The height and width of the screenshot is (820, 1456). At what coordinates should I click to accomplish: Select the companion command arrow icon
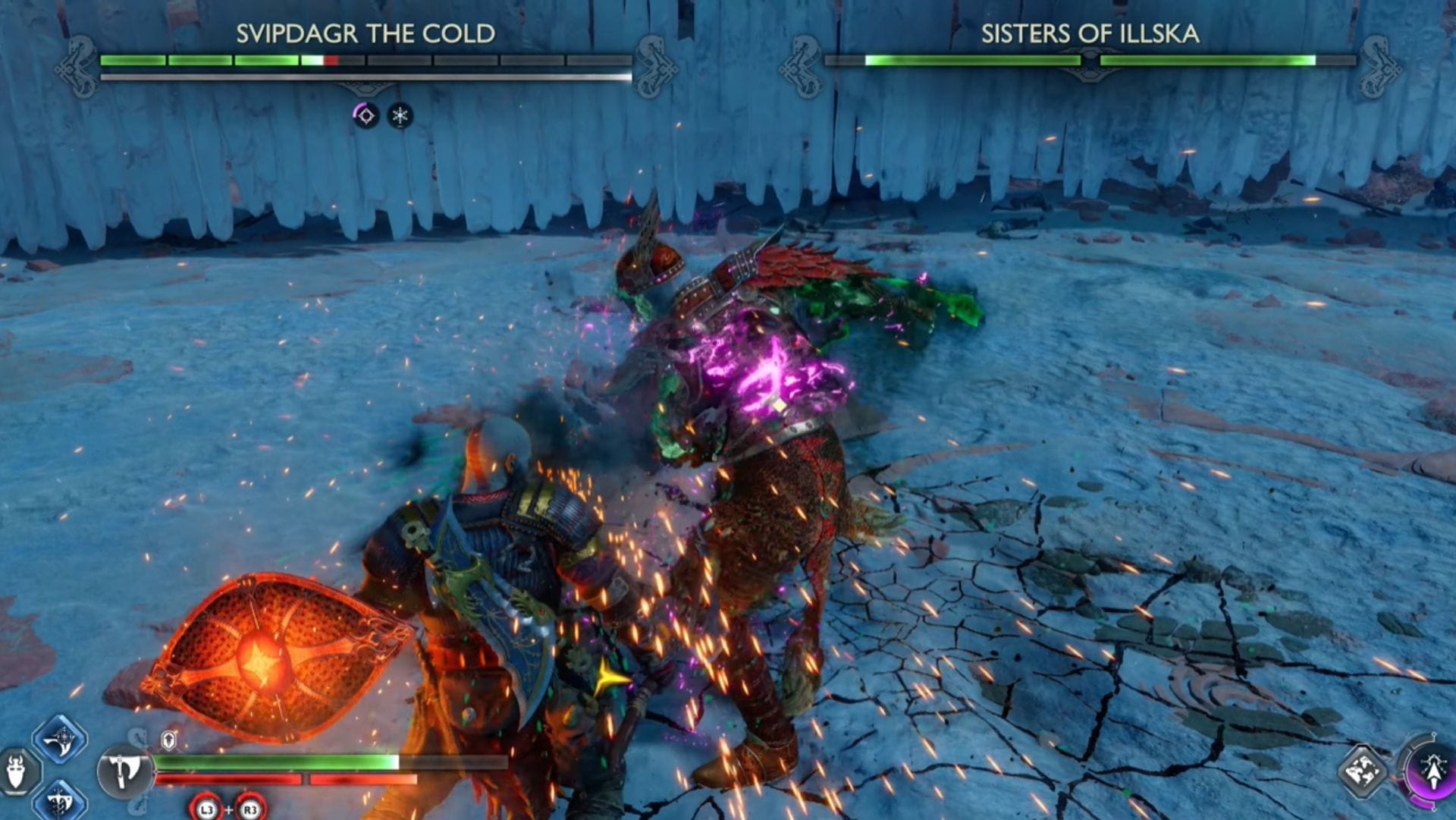[1433, 771]
